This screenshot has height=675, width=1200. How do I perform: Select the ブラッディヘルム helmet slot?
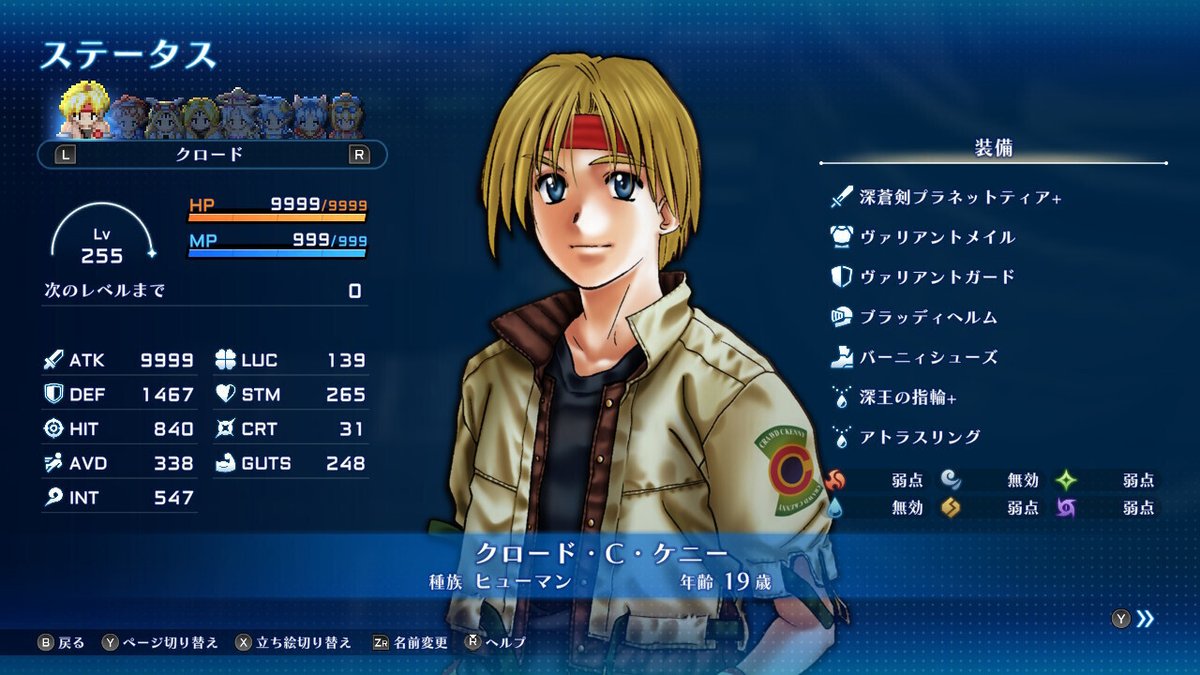[928, 317]
